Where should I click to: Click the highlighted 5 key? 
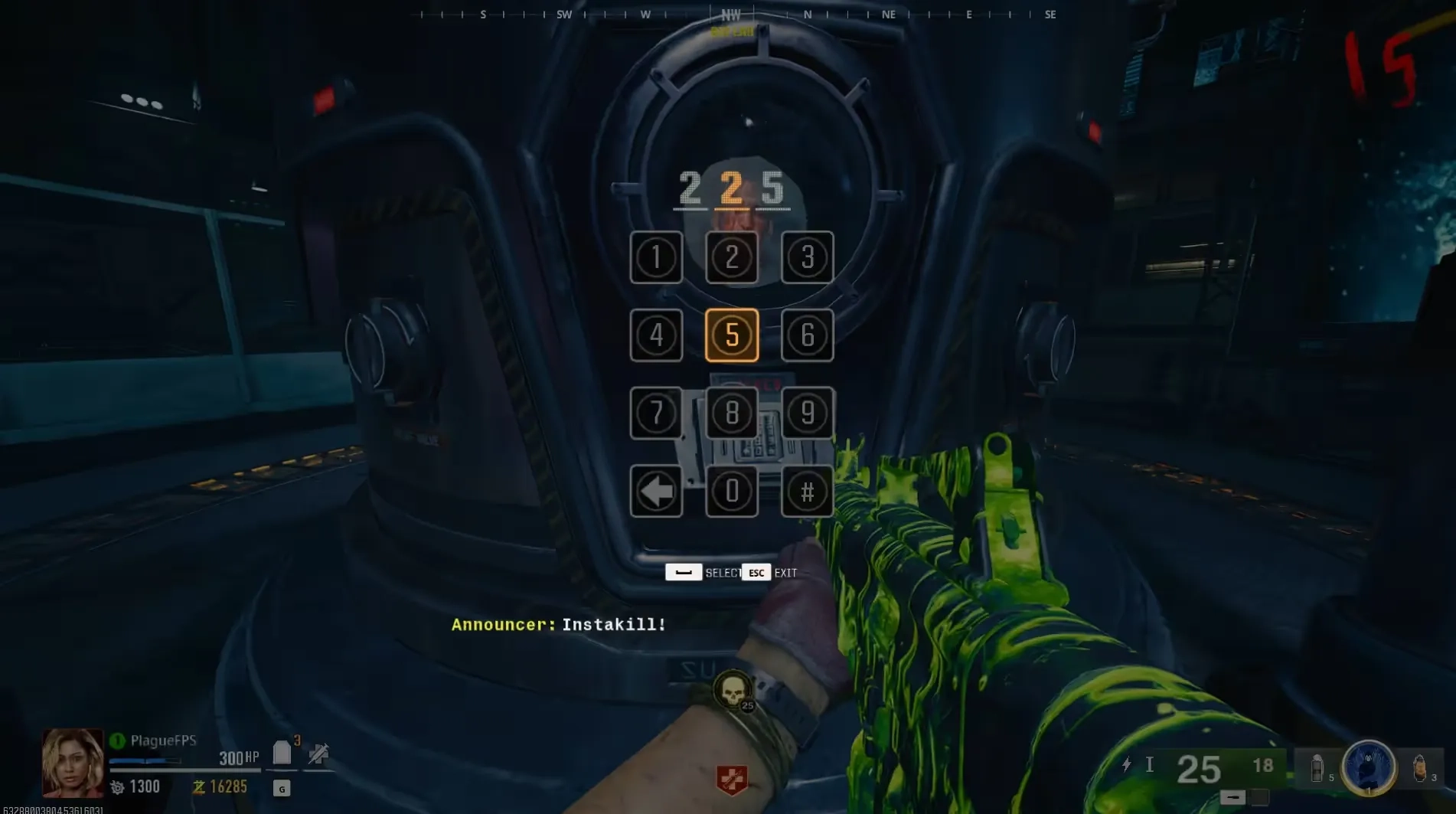[732, 335]
